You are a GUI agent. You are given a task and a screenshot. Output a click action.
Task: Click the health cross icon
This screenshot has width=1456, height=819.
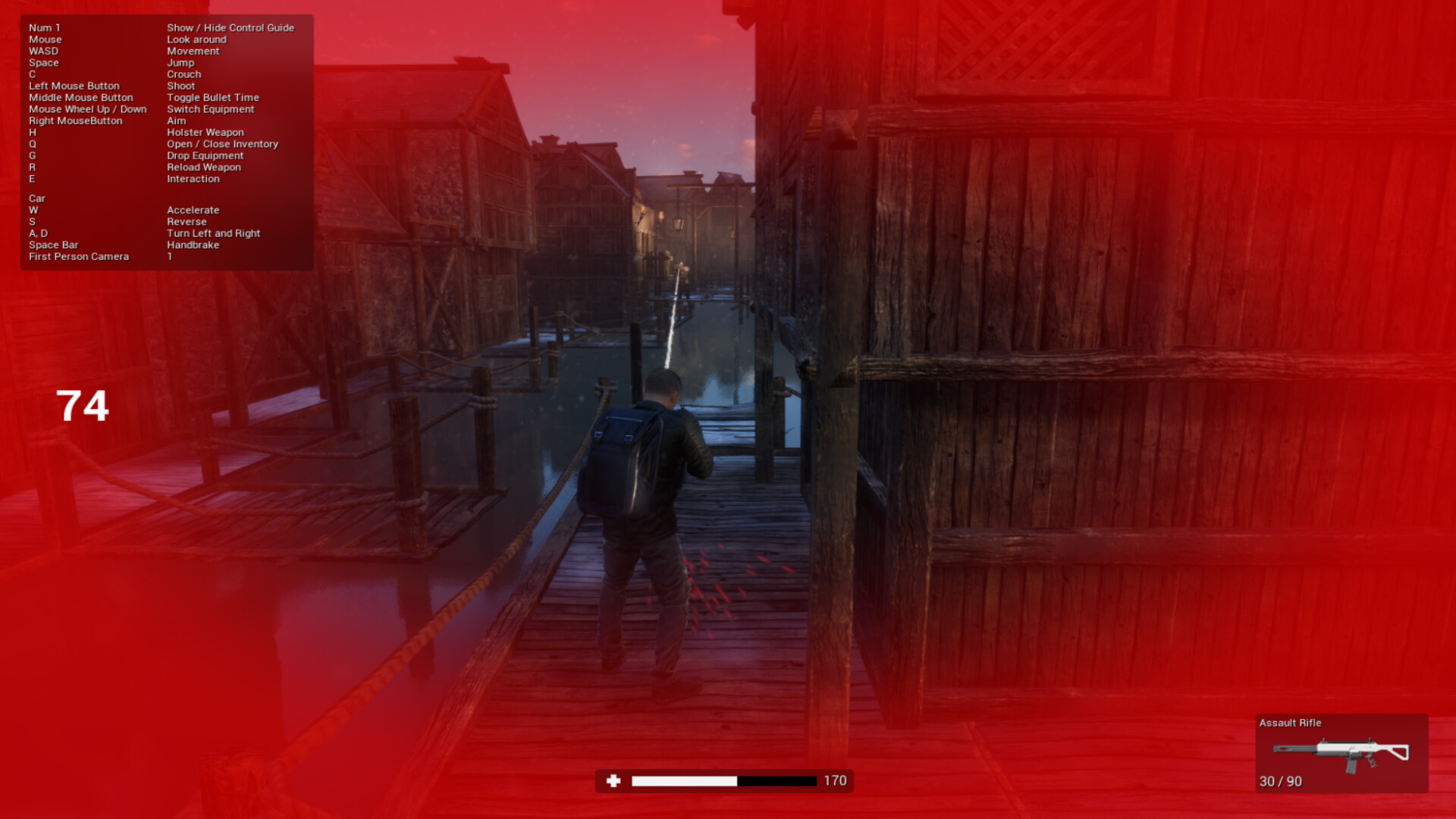613,780
